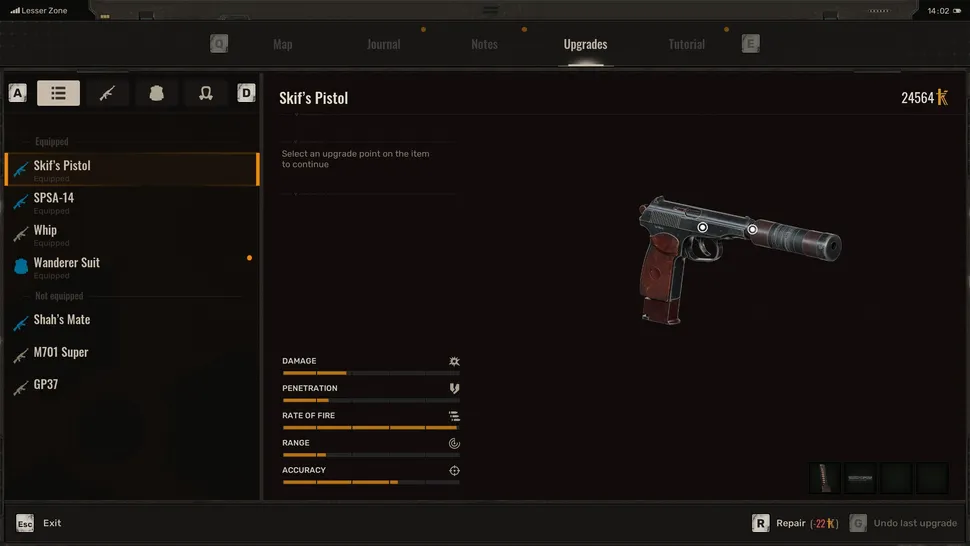
Task: Pick Shah's Mate from not equipped
Action: tap(62, 320)
